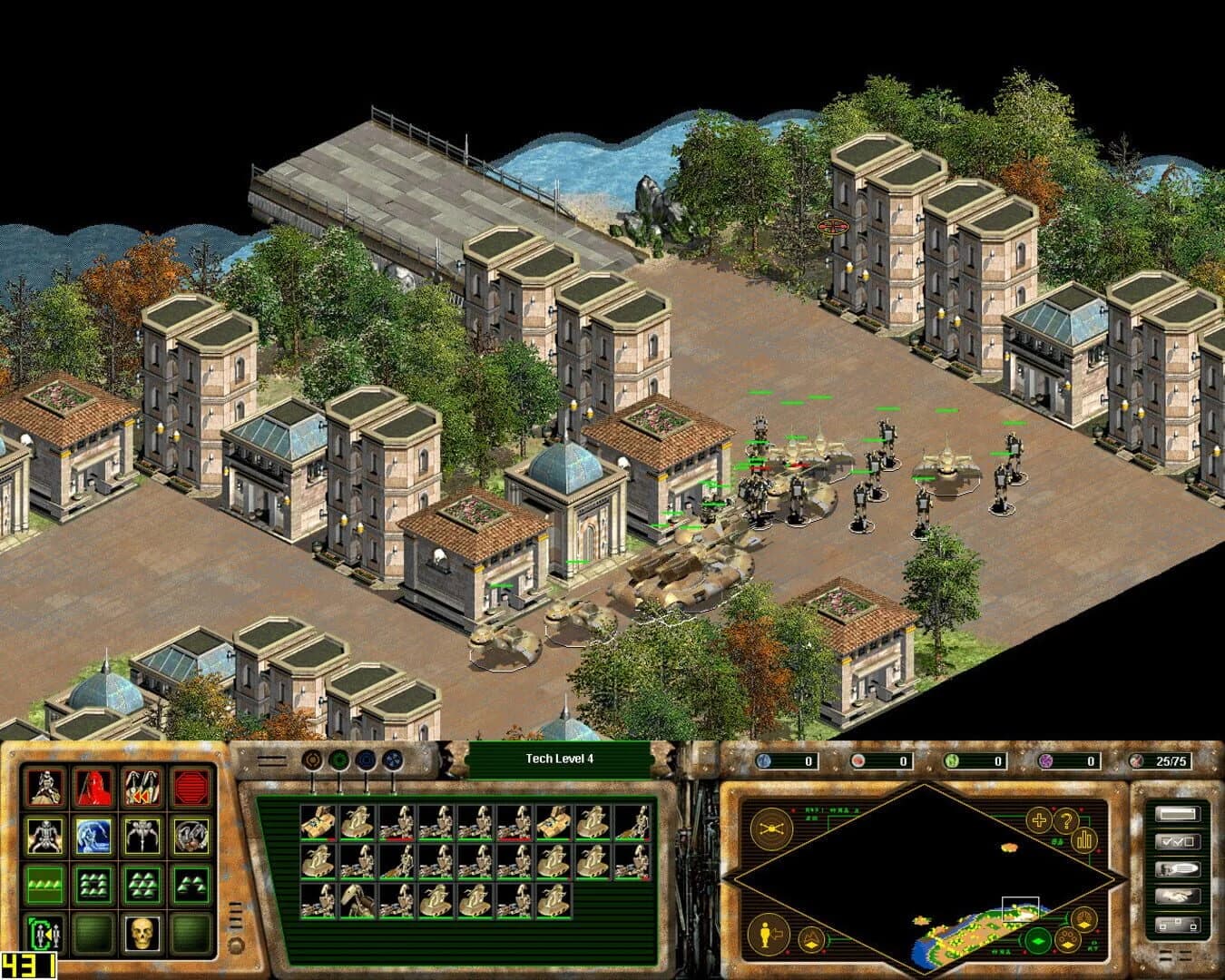
Task: Select the red stop octagon halt command
Action: (189, 788)
